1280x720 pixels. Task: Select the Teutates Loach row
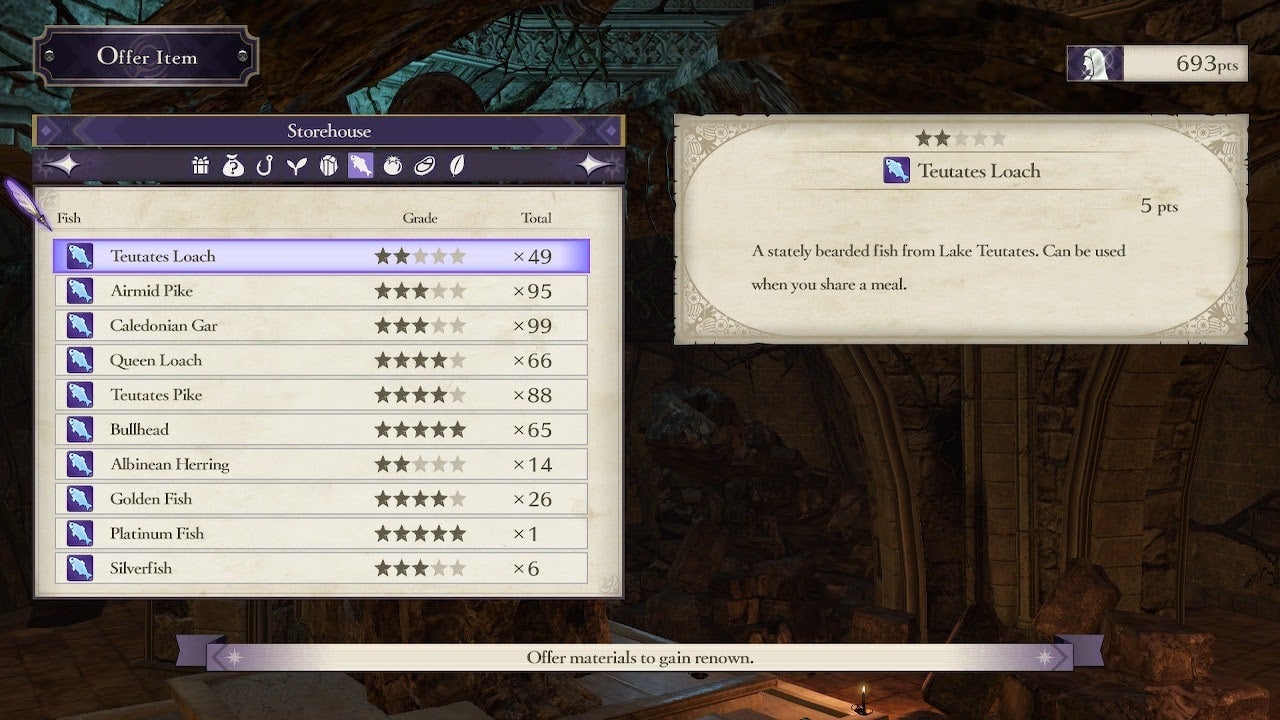click(321, 256)
